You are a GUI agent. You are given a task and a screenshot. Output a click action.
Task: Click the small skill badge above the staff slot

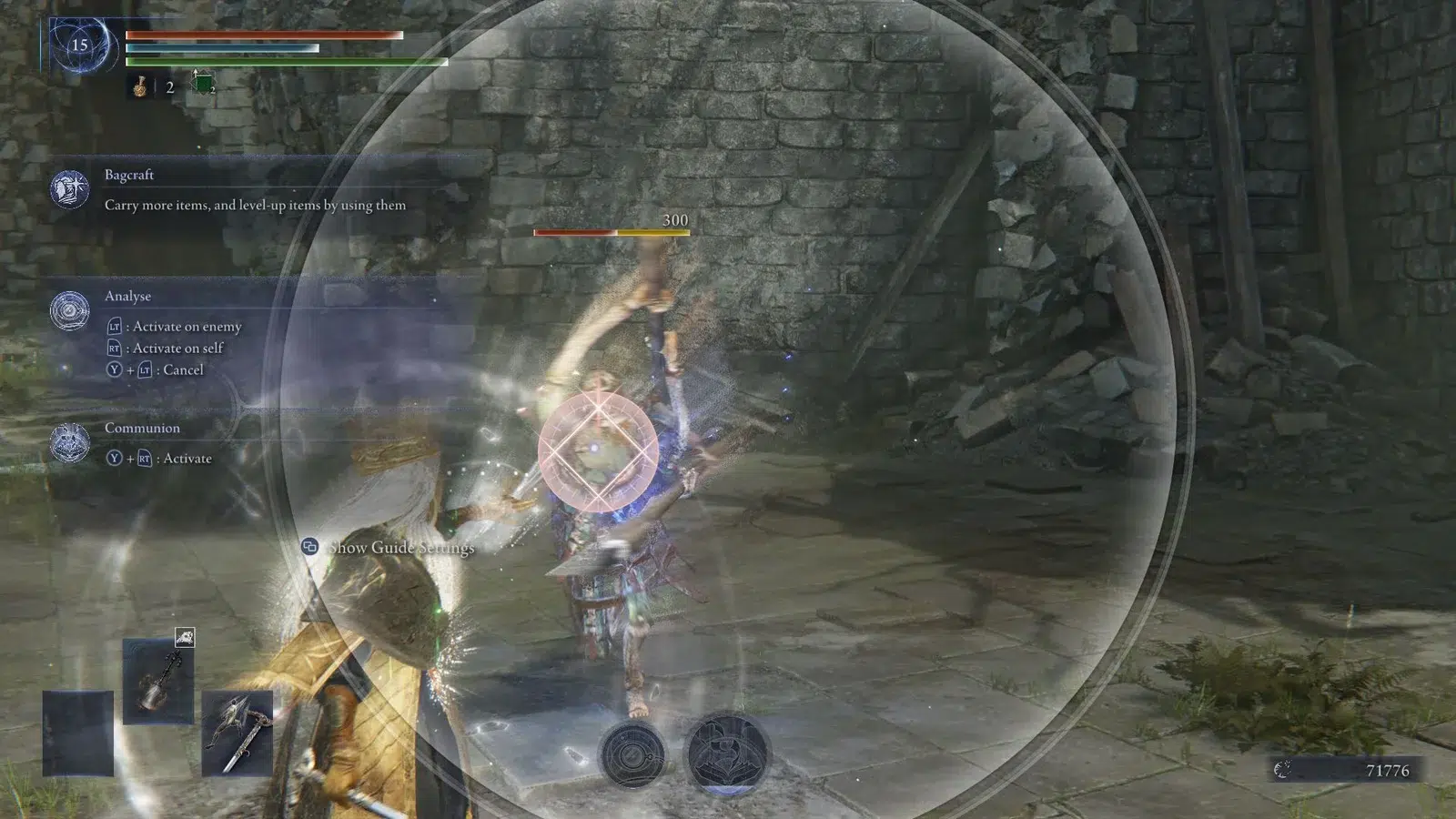pos(185,637)
